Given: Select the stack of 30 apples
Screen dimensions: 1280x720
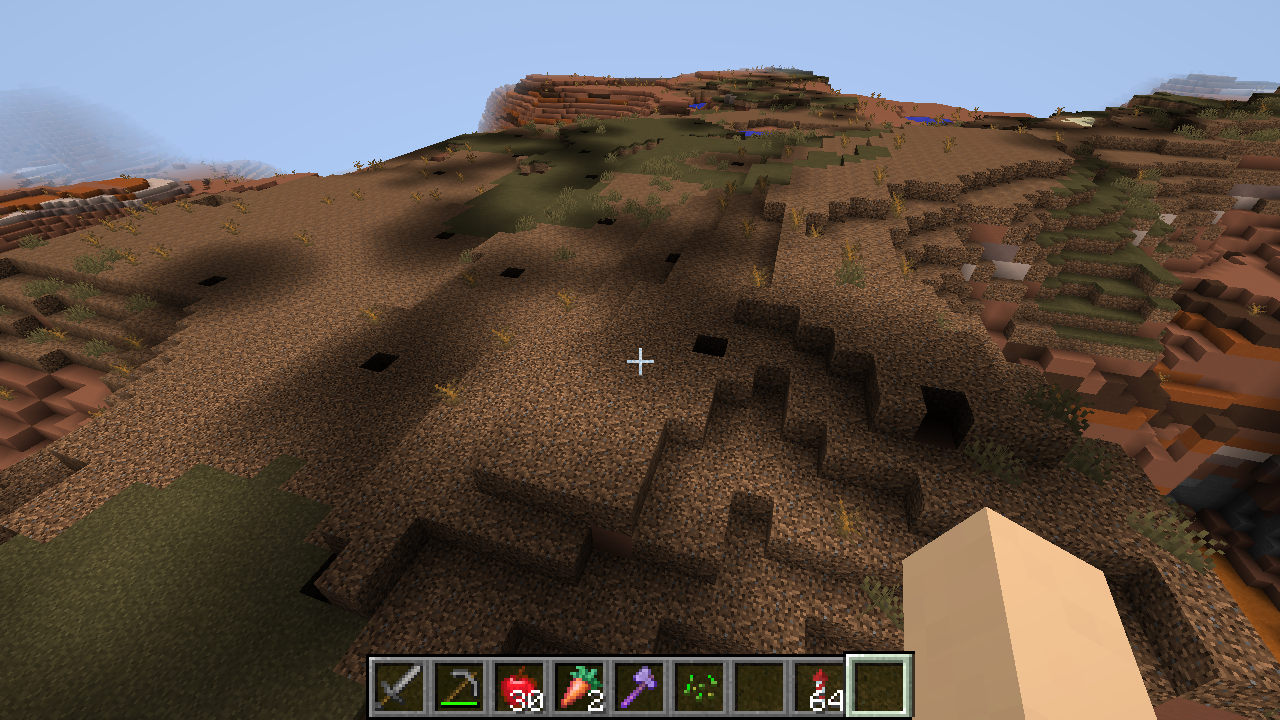Looking at the screenshot, I should pyautogui.click(x=518, y=686).
